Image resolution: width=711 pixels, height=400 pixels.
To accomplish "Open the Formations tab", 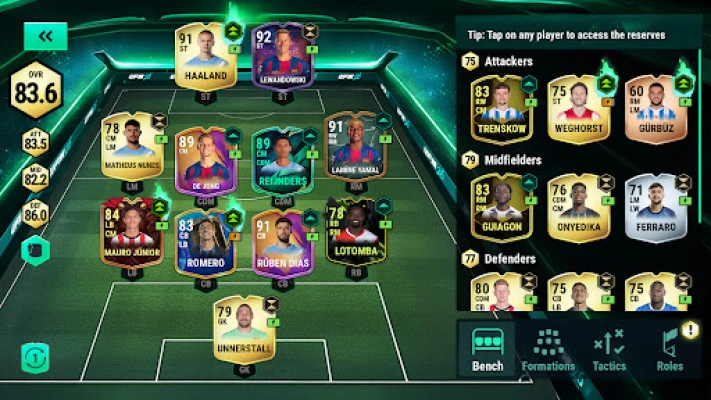I will pyautogui.click(x=548, y=349).
